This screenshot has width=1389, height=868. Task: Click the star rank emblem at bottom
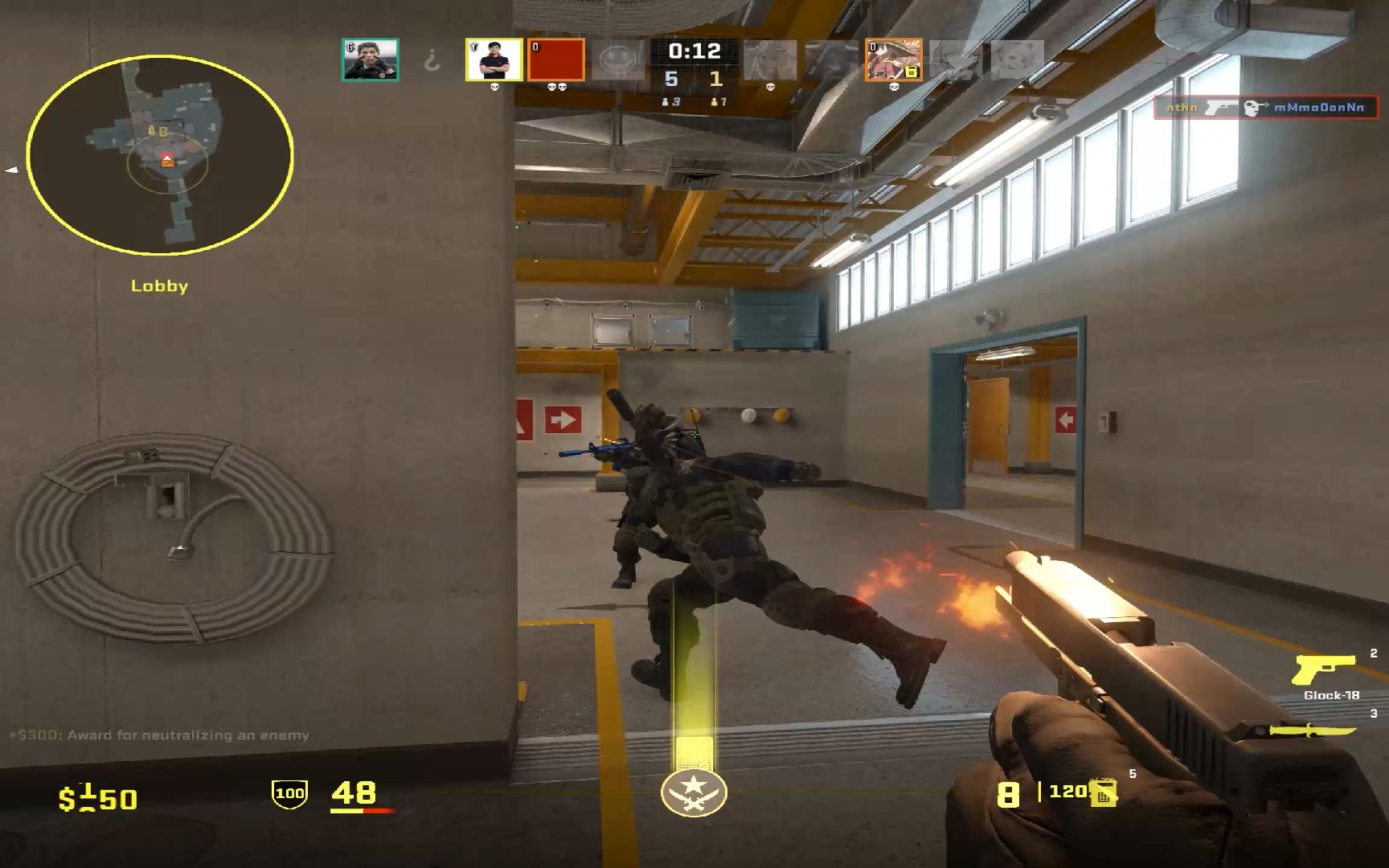694,792
